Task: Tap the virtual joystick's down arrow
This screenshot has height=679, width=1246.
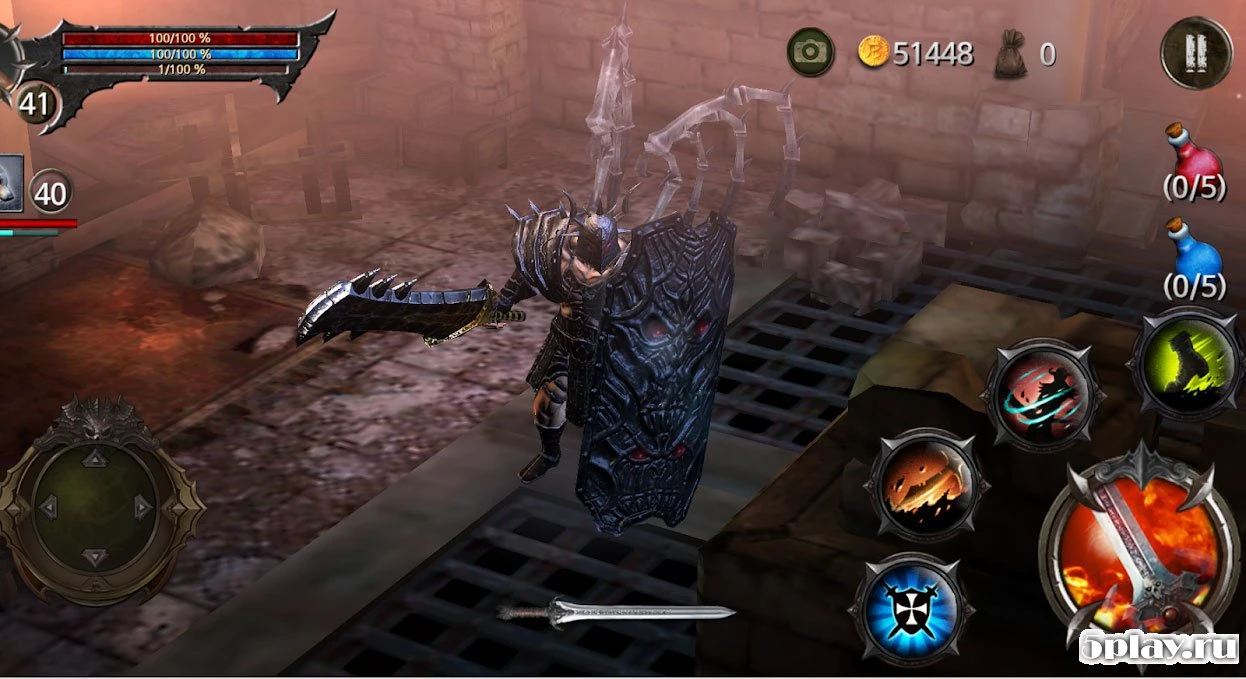Action: [94, 556]
